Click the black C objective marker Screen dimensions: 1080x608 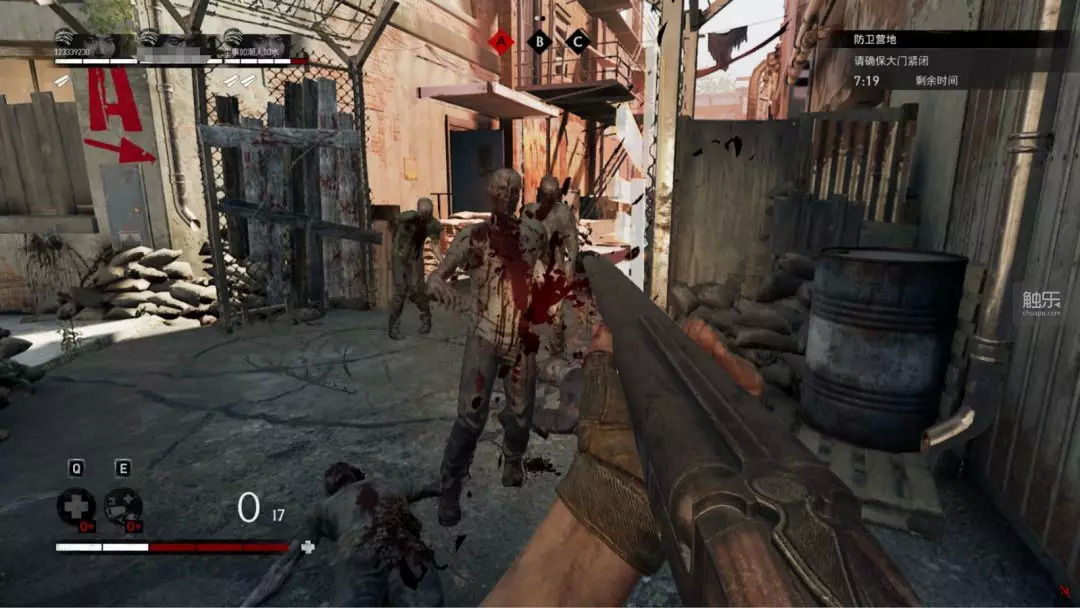point(577,41)
